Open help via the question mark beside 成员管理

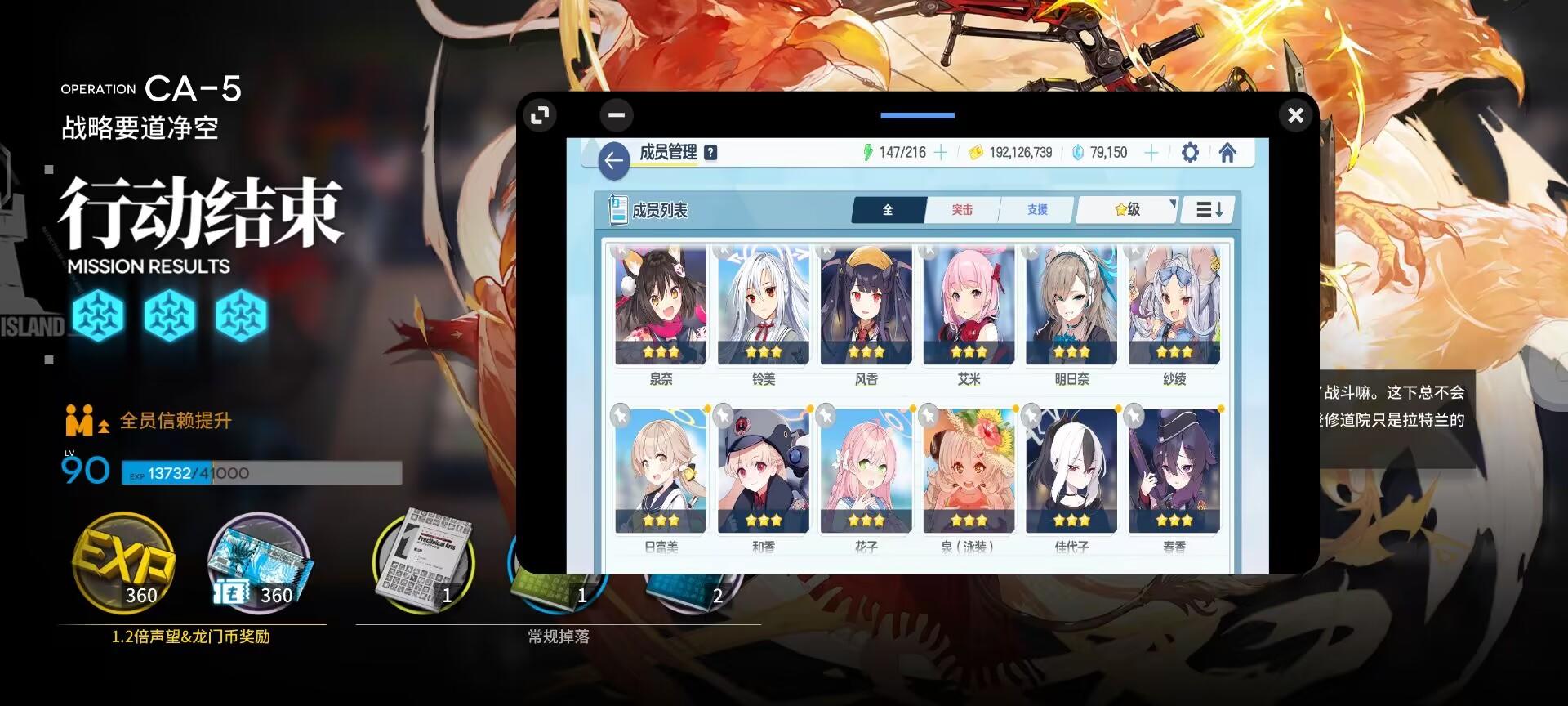[x=710, y=151]
